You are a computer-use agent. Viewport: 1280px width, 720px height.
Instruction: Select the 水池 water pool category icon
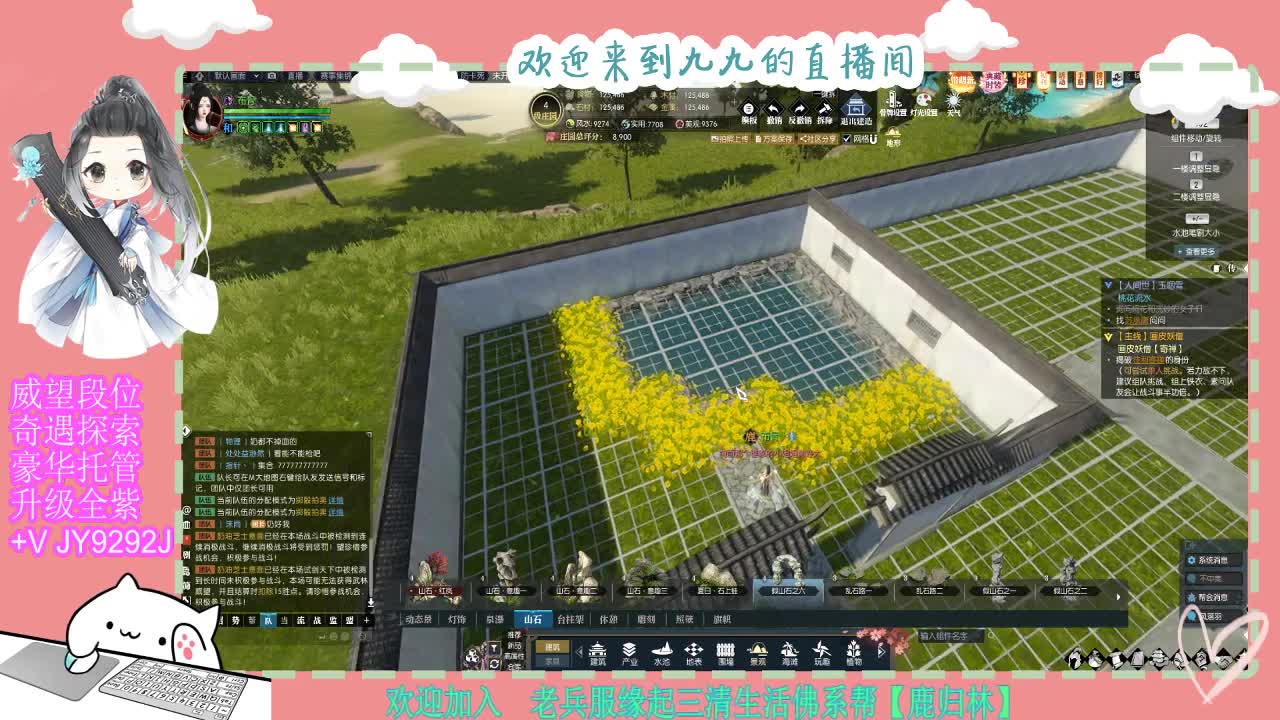point(663,650)
